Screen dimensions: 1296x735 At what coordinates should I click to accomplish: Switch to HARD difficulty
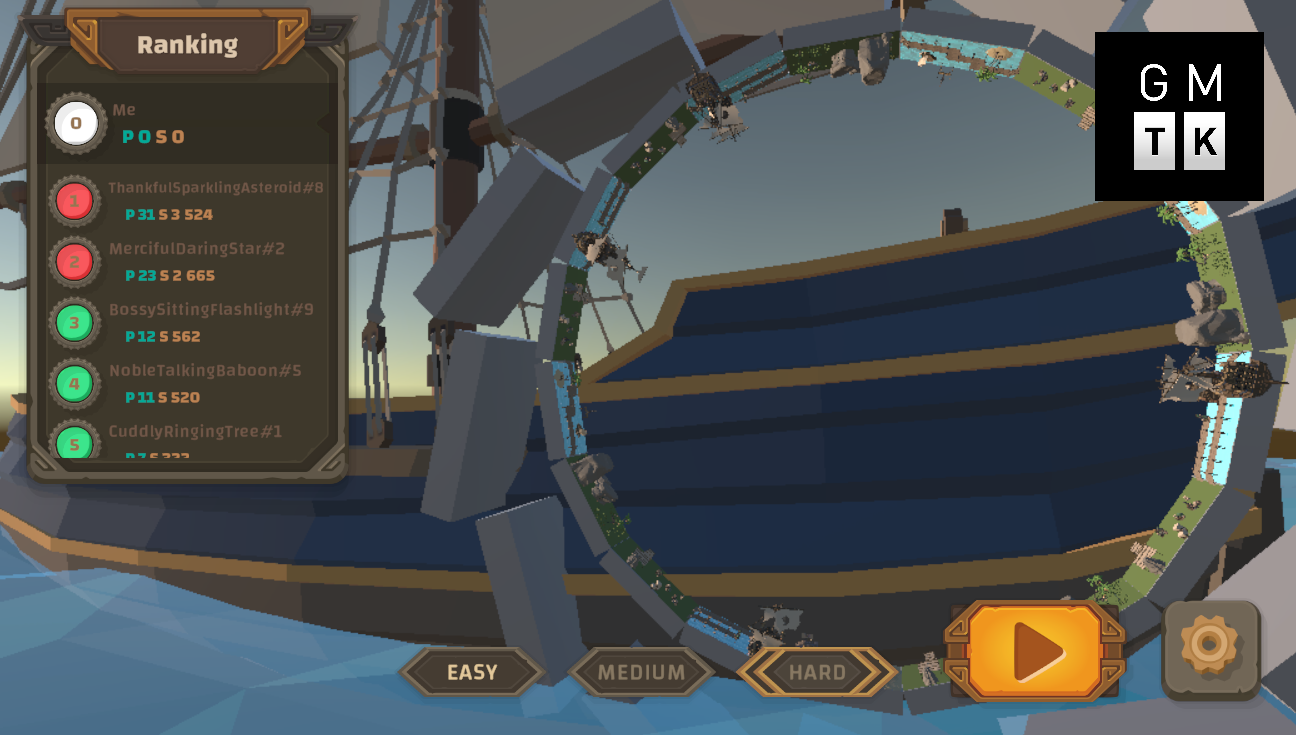tap(817, 672)
